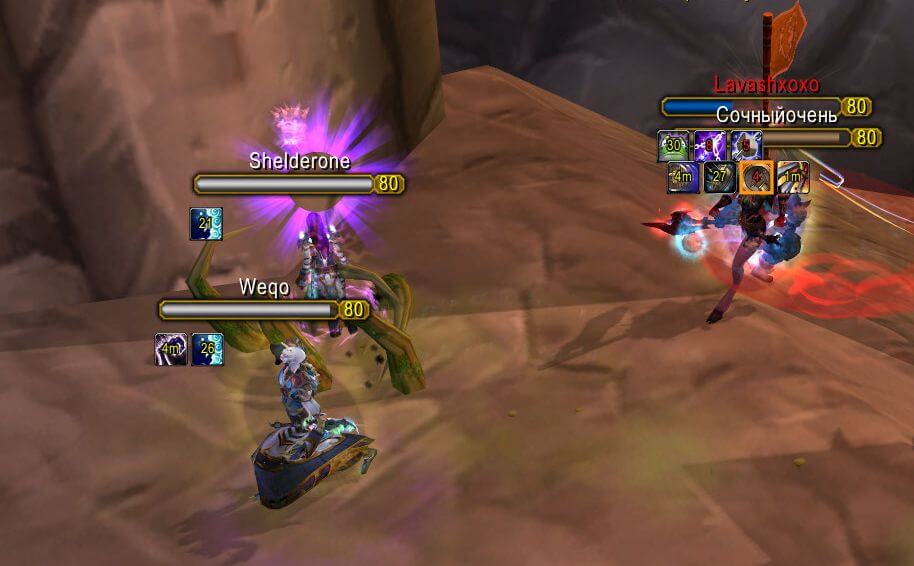Click the blue swirl icon under Shelderone

pyautogui.click(x=206, y=224)
